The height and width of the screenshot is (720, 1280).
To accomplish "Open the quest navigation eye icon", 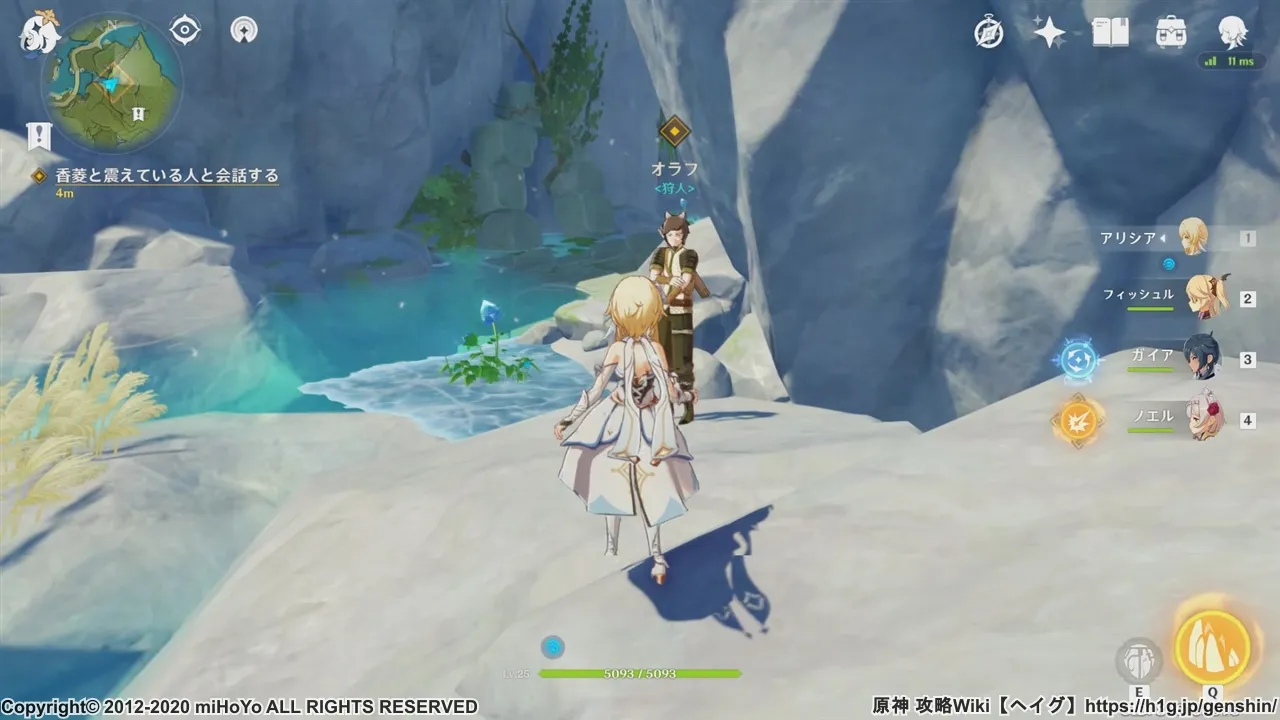I will tap(185, 30).
